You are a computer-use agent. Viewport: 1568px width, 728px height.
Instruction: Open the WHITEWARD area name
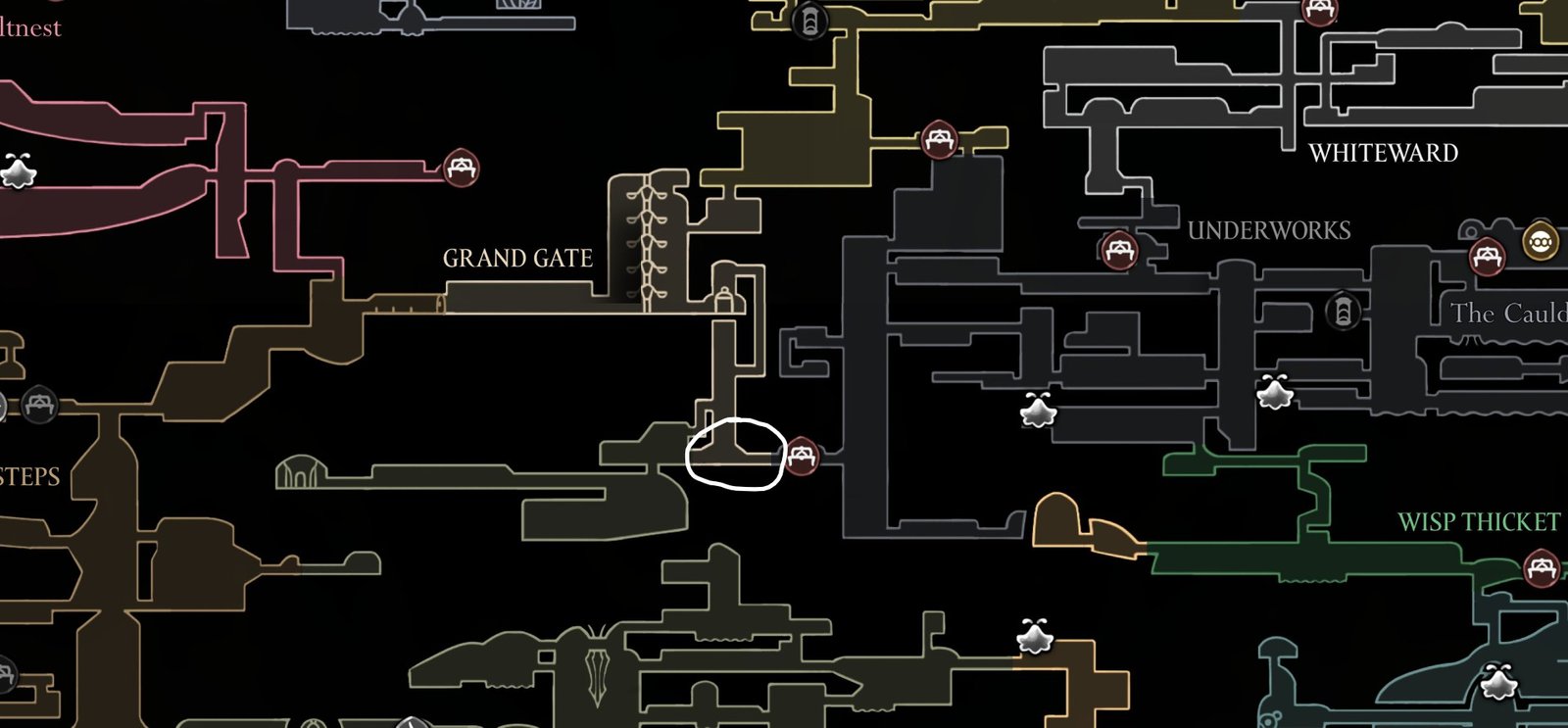pyautogui.click(x=1385, y=154)
